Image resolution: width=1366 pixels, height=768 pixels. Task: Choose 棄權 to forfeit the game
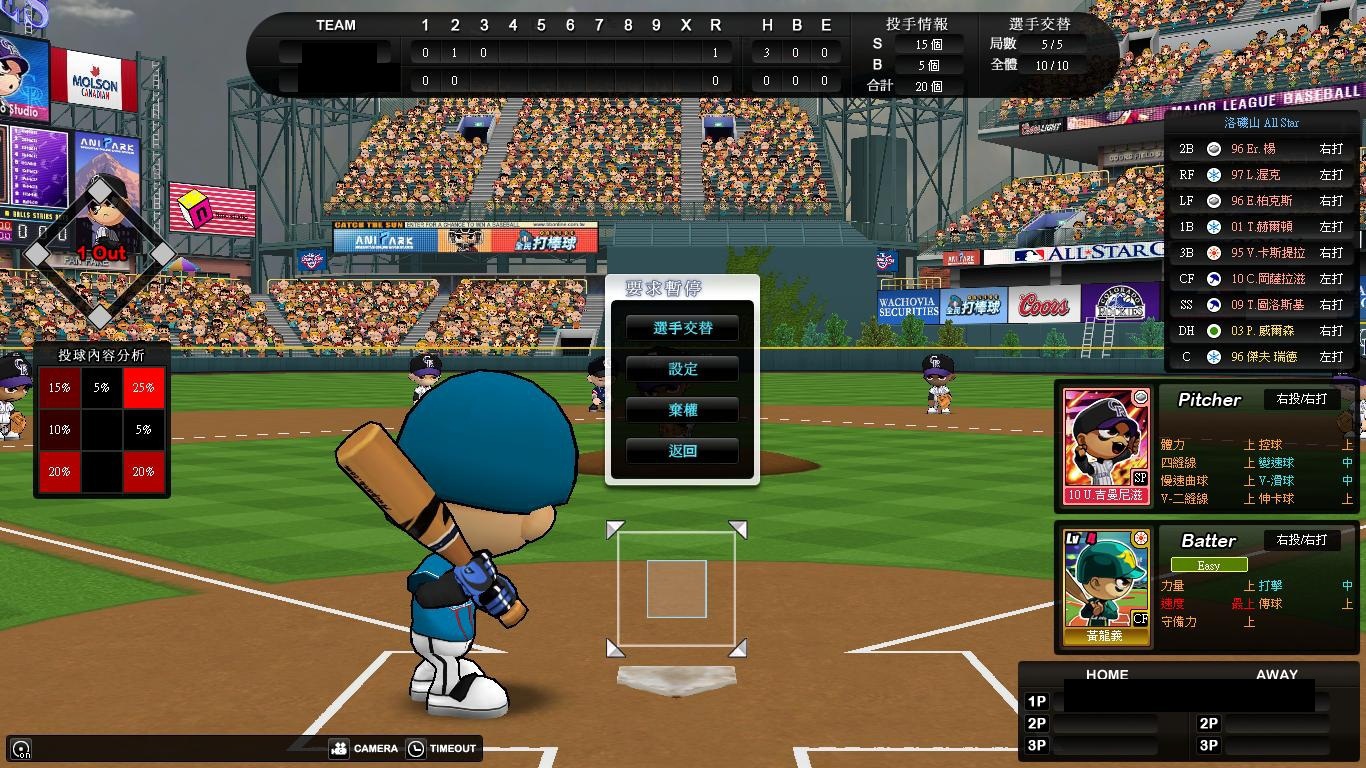click(682, 410)
